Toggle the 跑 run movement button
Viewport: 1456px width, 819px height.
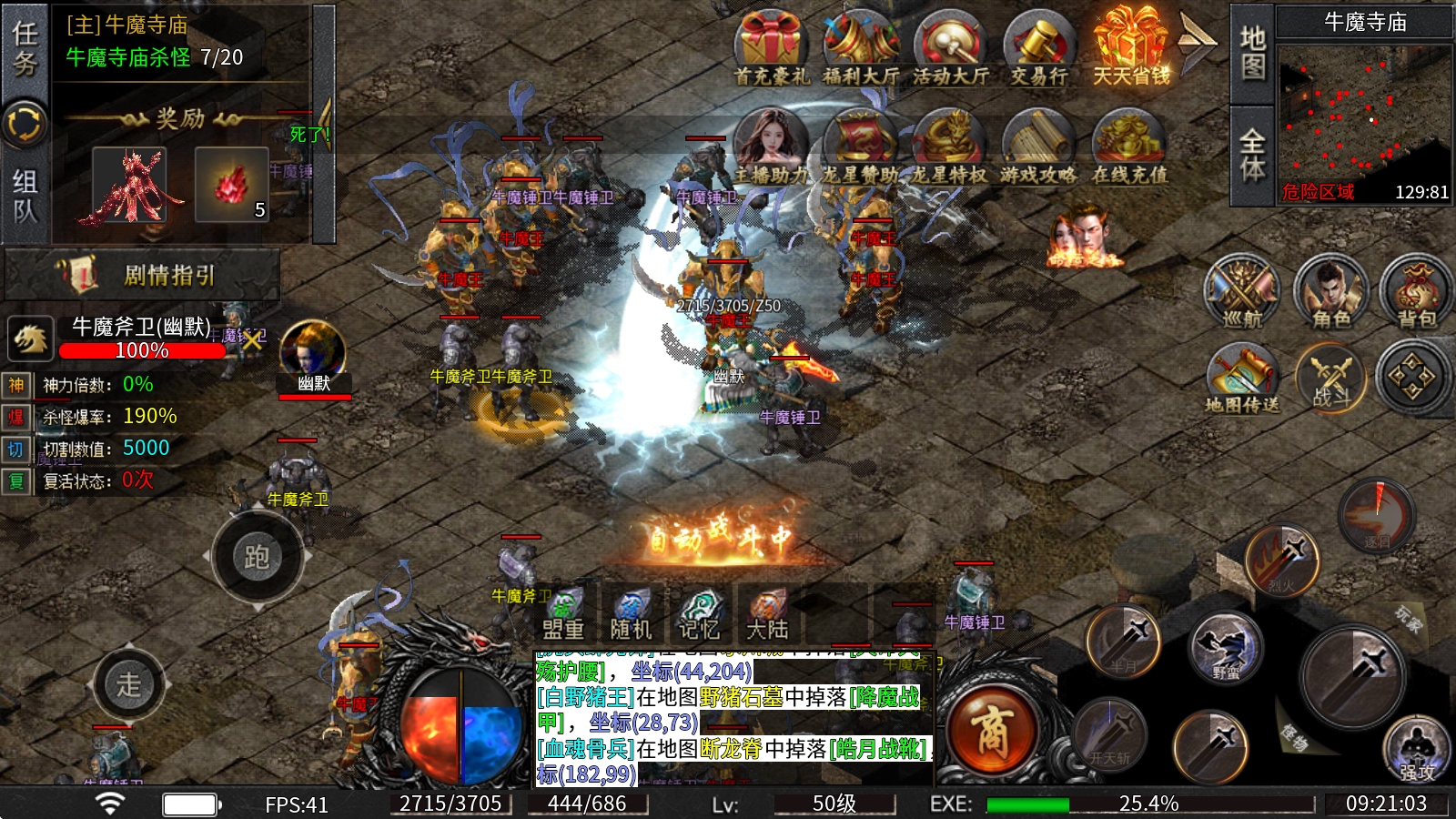tap(258, 557)
